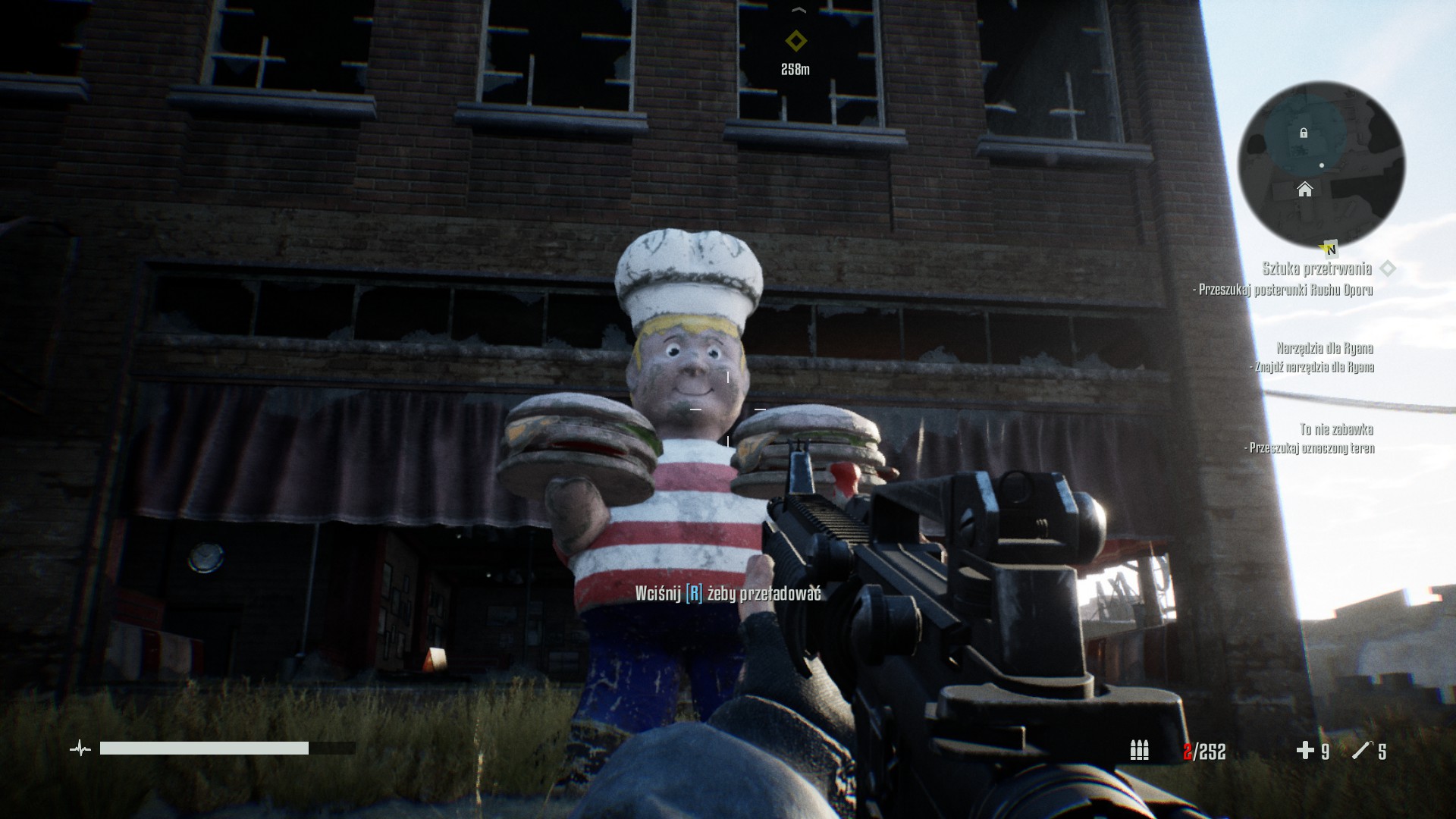
Task: Select the house marker on the minimap
Action: tap(1304, 189)
